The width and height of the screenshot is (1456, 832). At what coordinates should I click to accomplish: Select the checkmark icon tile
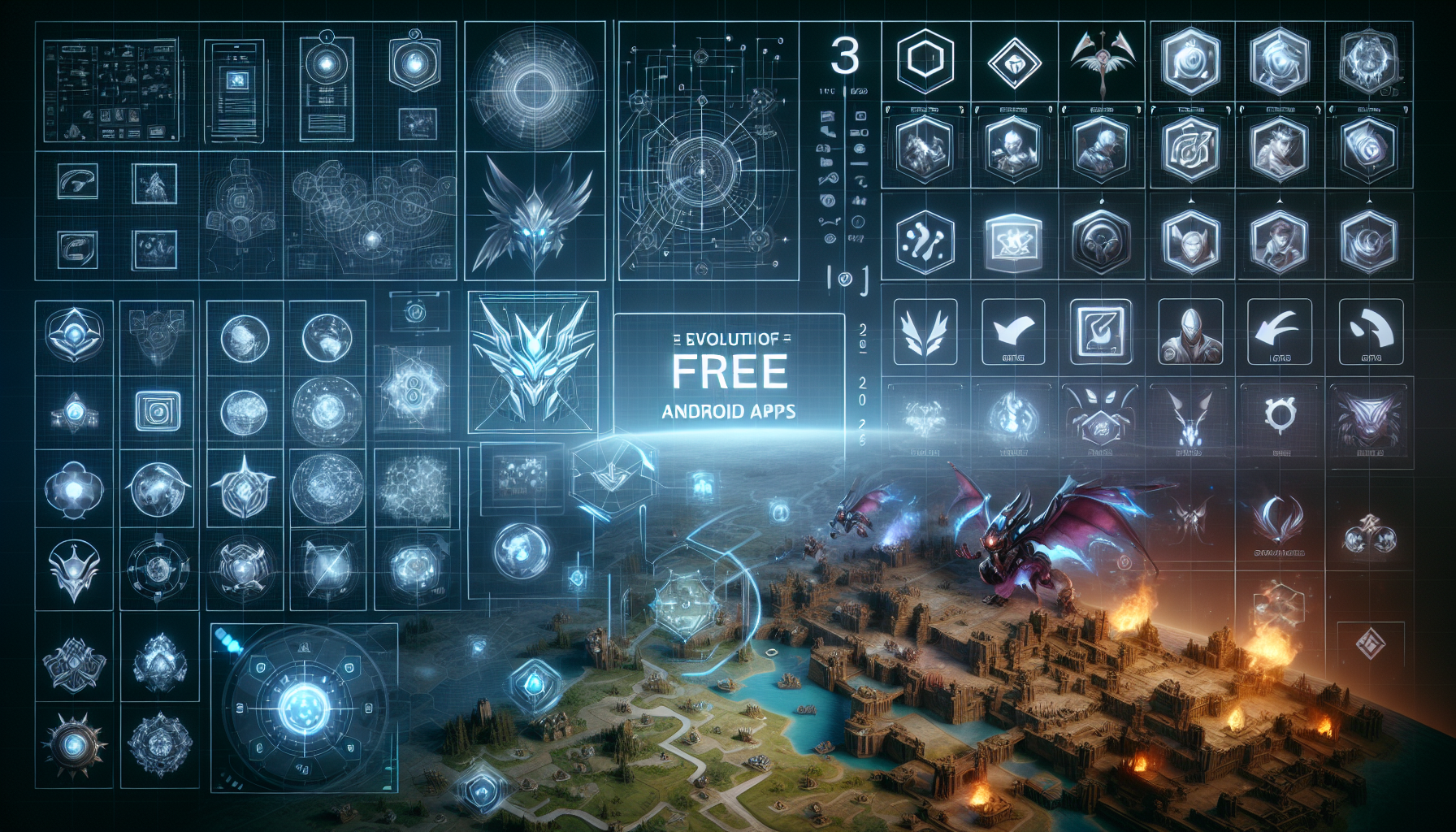[x=1013, y=331]
